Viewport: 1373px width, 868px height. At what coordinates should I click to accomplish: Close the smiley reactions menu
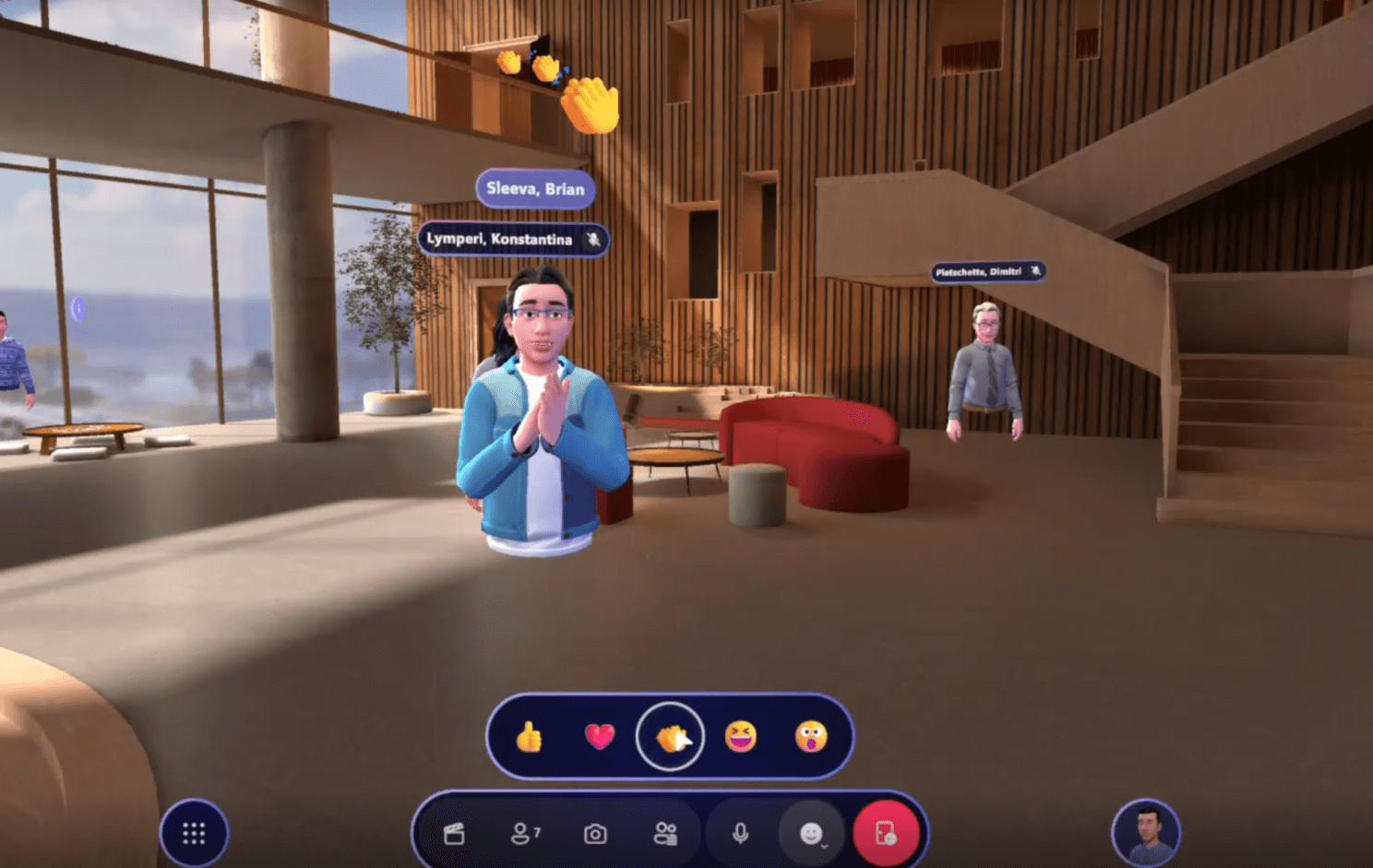(x=812, y=834)
